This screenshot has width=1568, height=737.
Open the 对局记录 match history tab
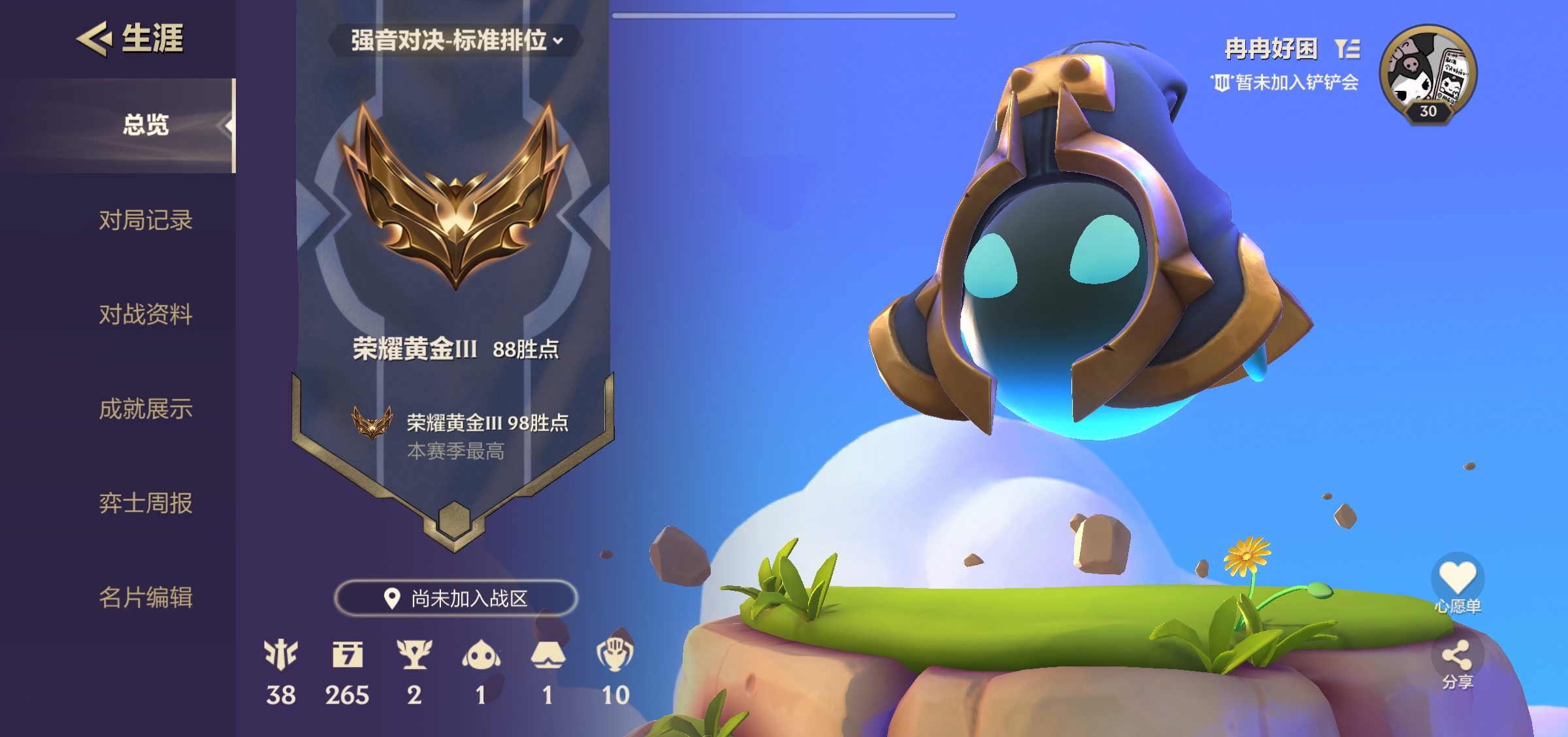pyautogui.click(x=146, y=220)
